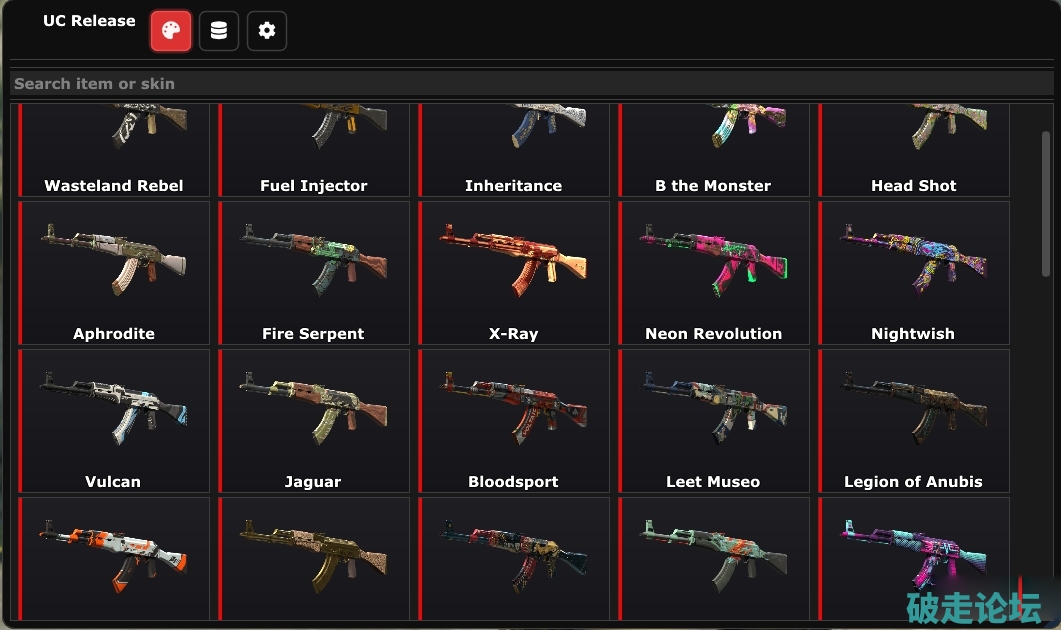Open the skins palette tab

click(171, 31)
